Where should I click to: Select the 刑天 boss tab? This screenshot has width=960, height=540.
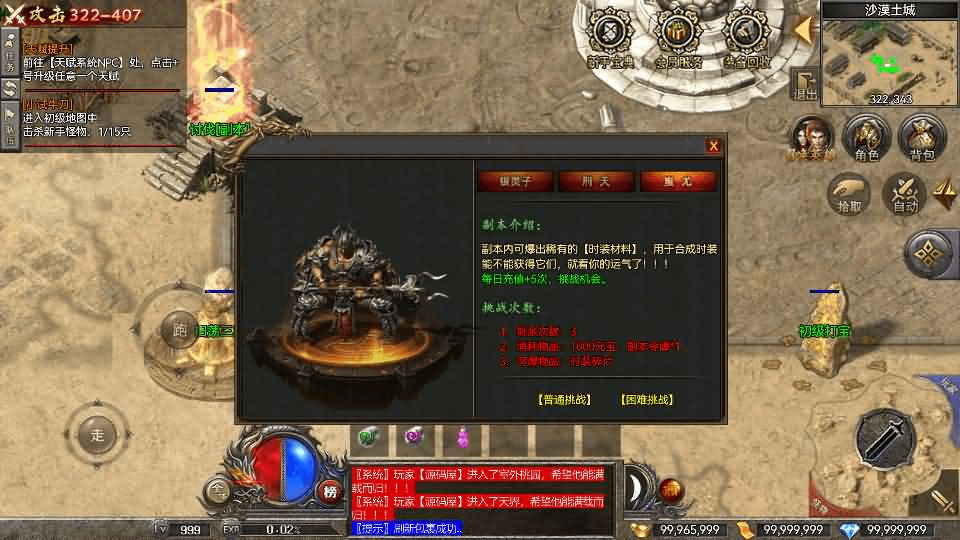(x=596, y=181)
